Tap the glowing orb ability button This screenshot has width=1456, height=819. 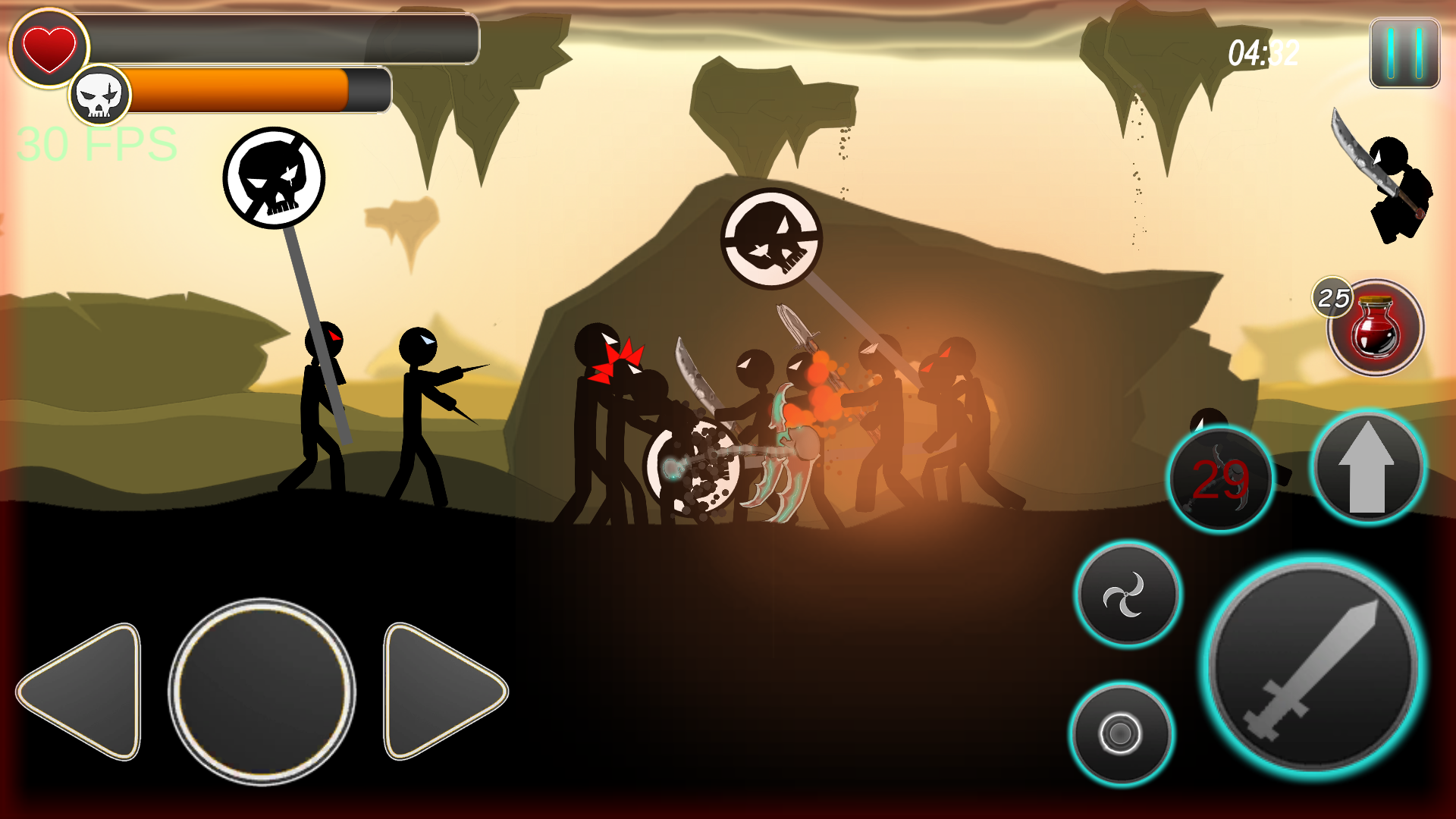tap(1120, 734)
